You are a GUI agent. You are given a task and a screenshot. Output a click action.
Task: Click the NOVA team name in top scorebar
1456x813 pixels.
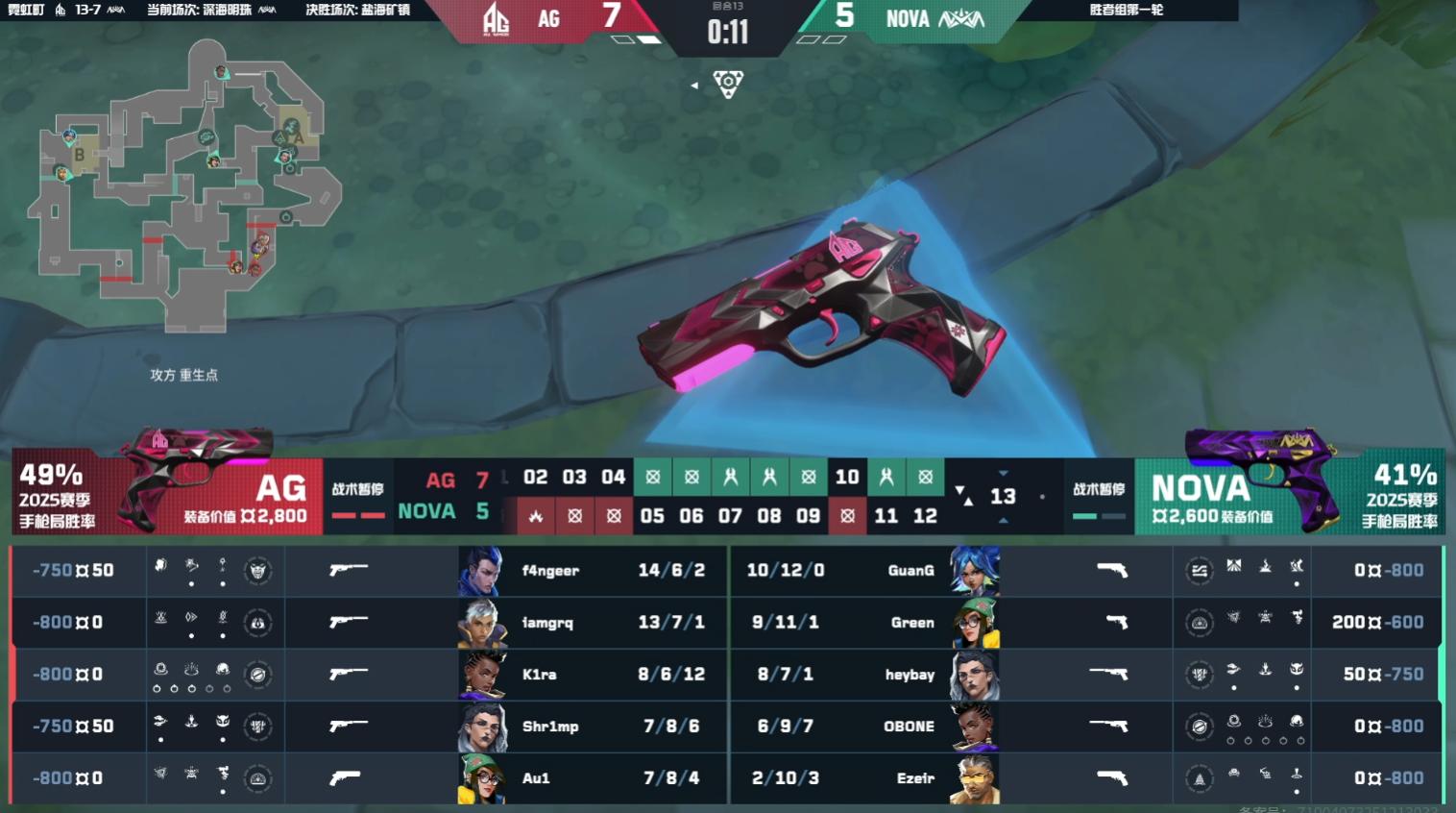908,19
